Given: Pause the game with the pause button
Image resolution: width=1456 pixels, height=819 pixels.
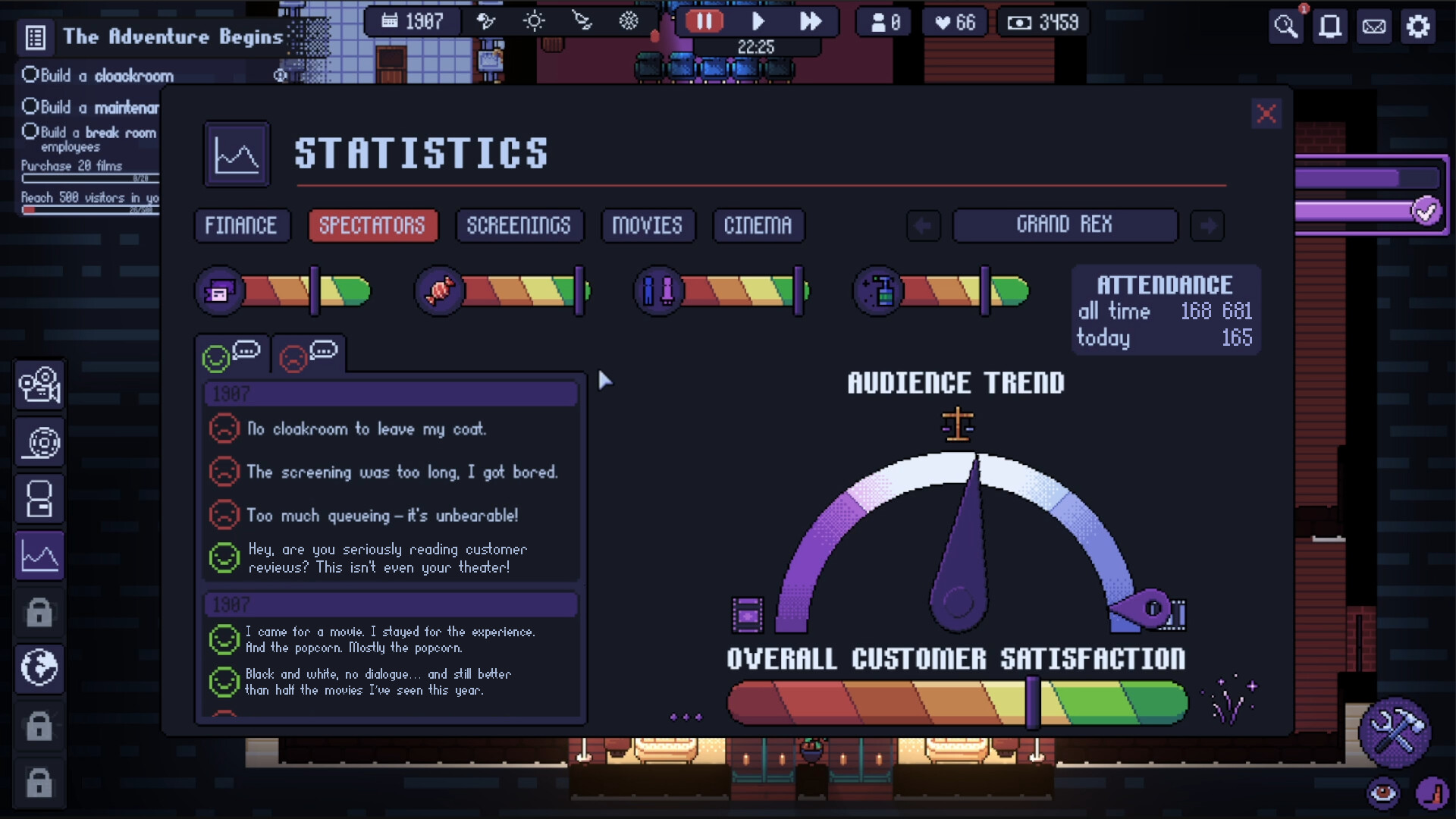Looking at the screenshot, I should (704, 21).
